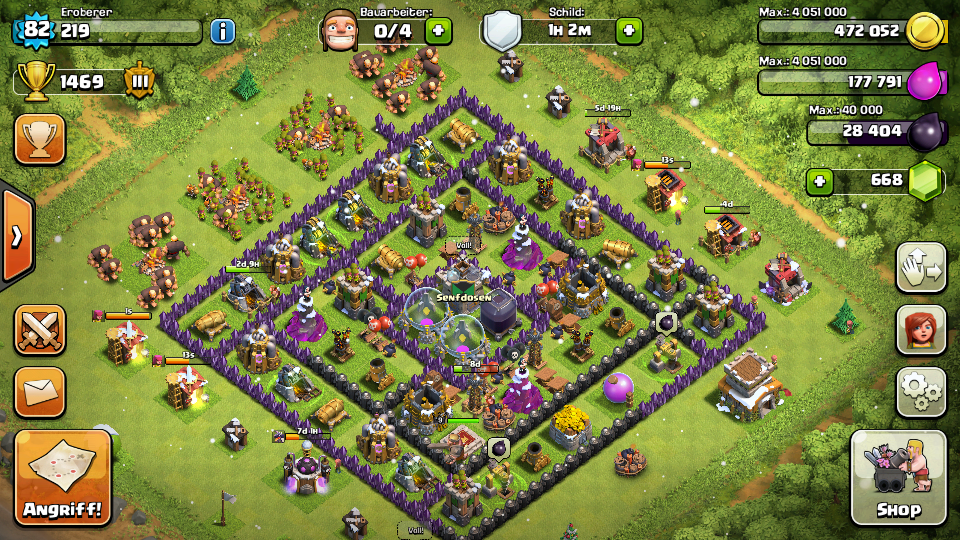960x540 pixels.
Task: Open the trophy leaderboard button
Action: [x=39, y=139]
